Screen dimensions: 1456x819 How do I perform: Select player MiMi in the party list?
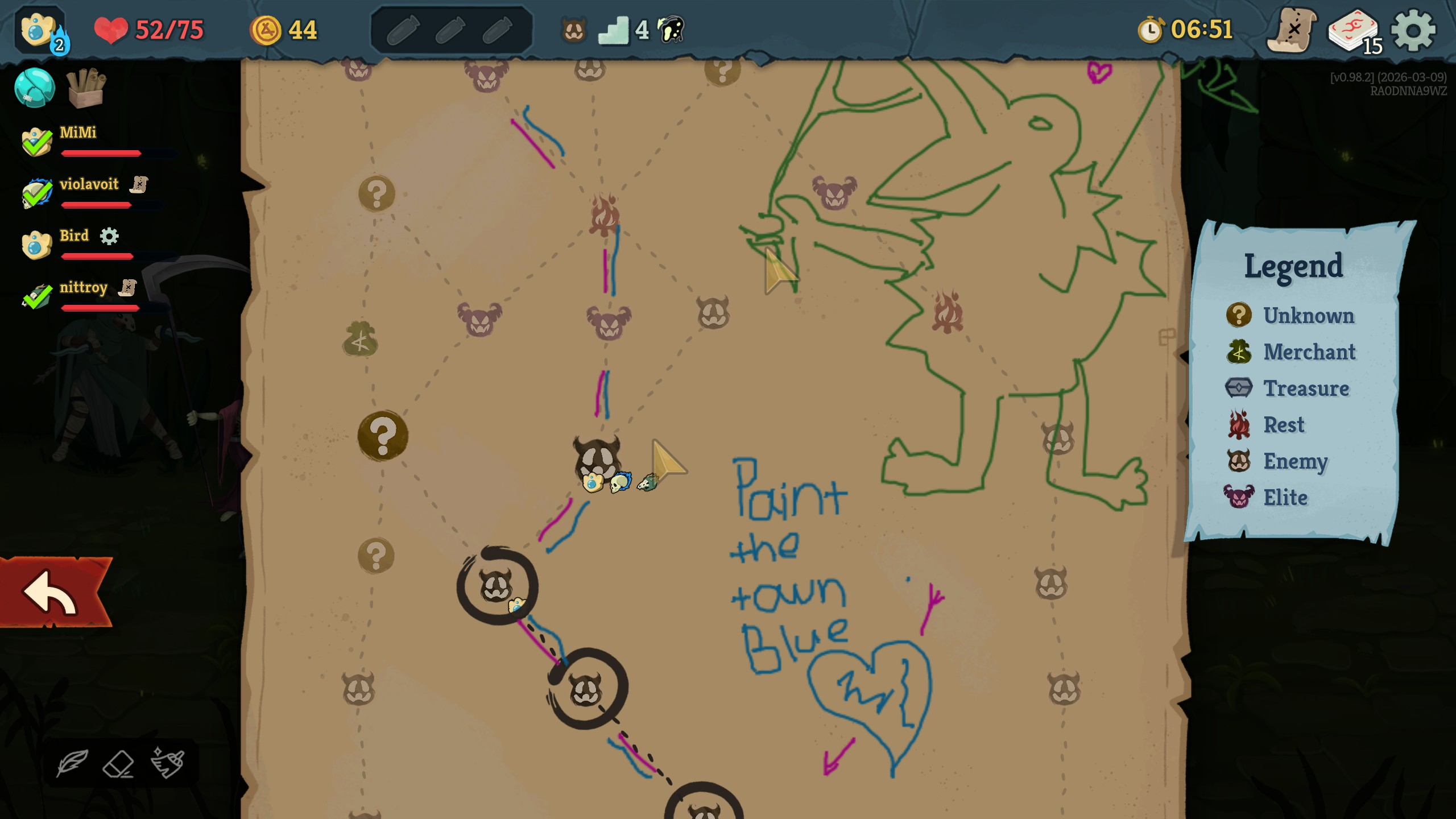(78, 133)
